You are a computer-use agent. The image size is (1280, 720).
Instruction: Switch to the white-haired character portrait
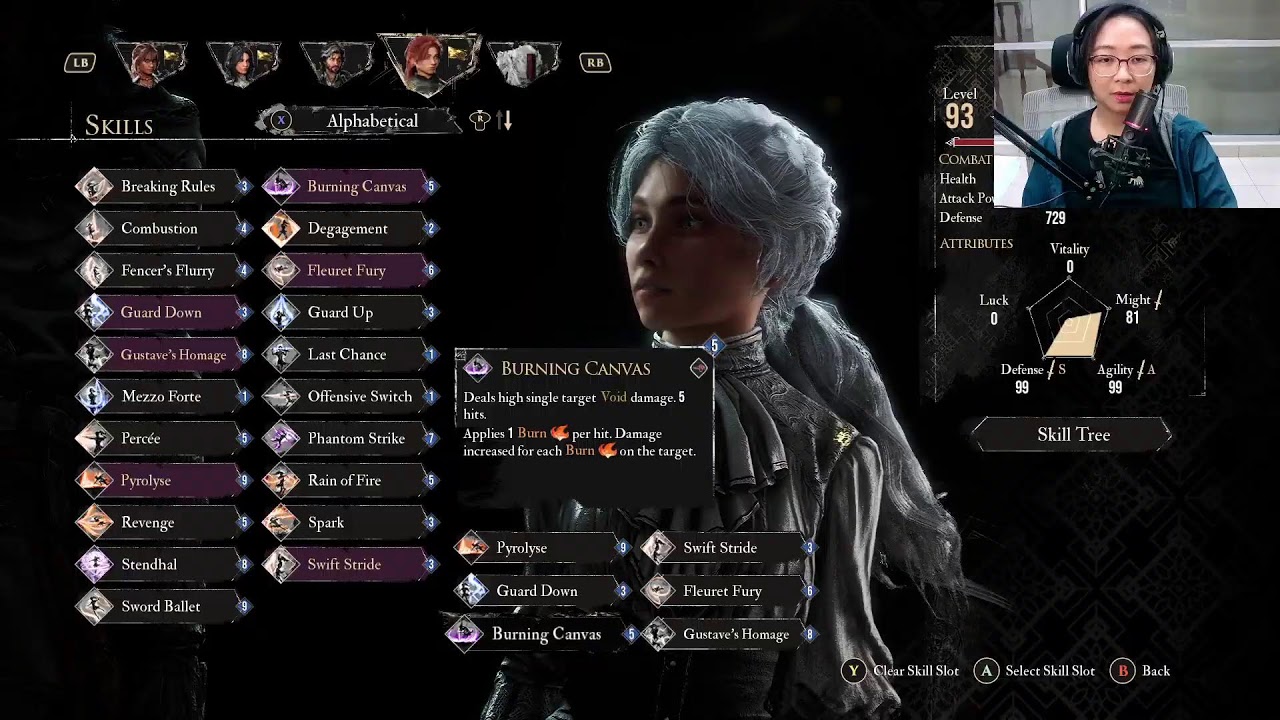pyautogui.click(x=524, y=62)
